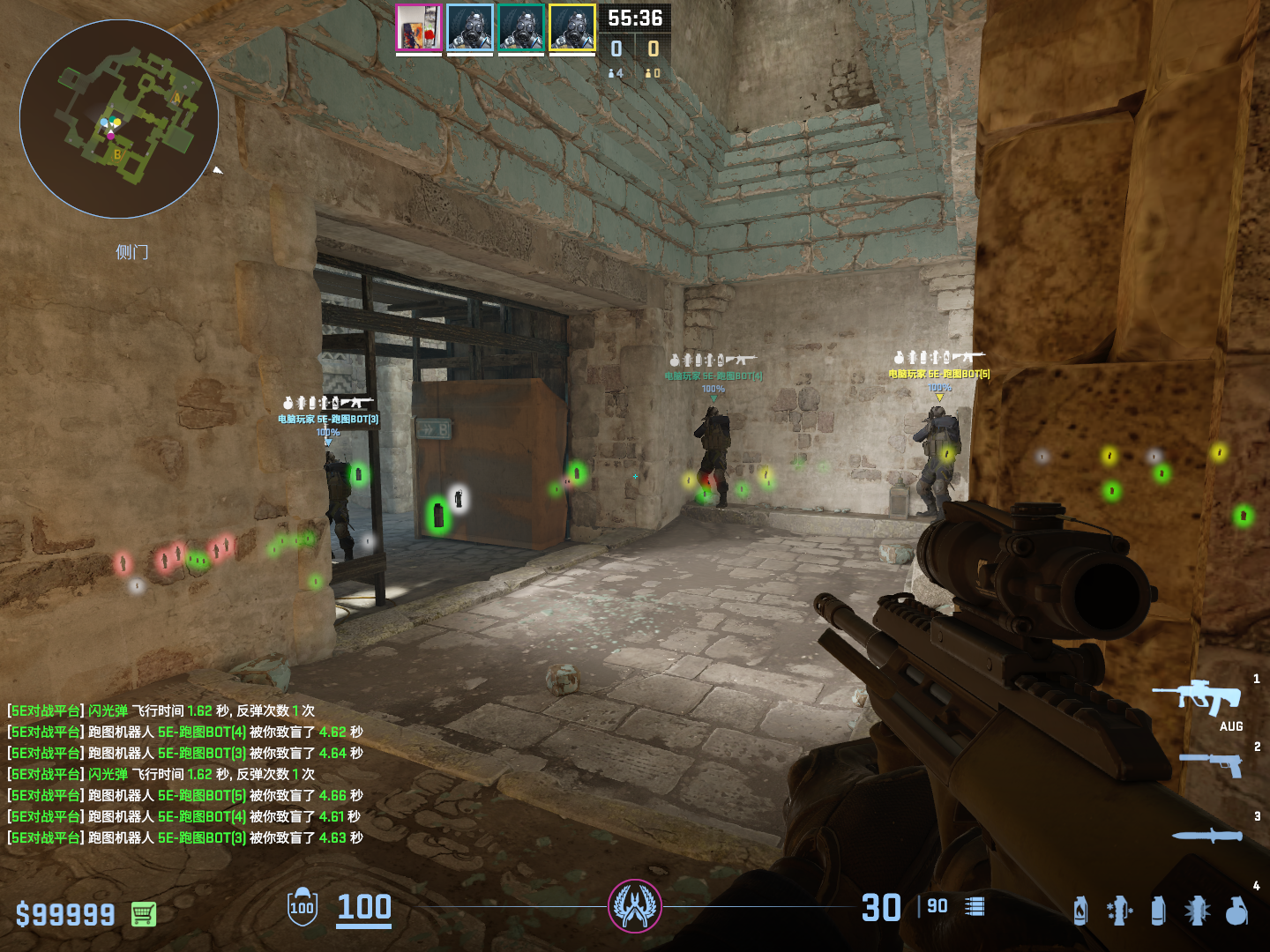Select the light-blue-bordered bot avatar
Image resolution: width=1270 pixels, height=952 pixels.
470,28
